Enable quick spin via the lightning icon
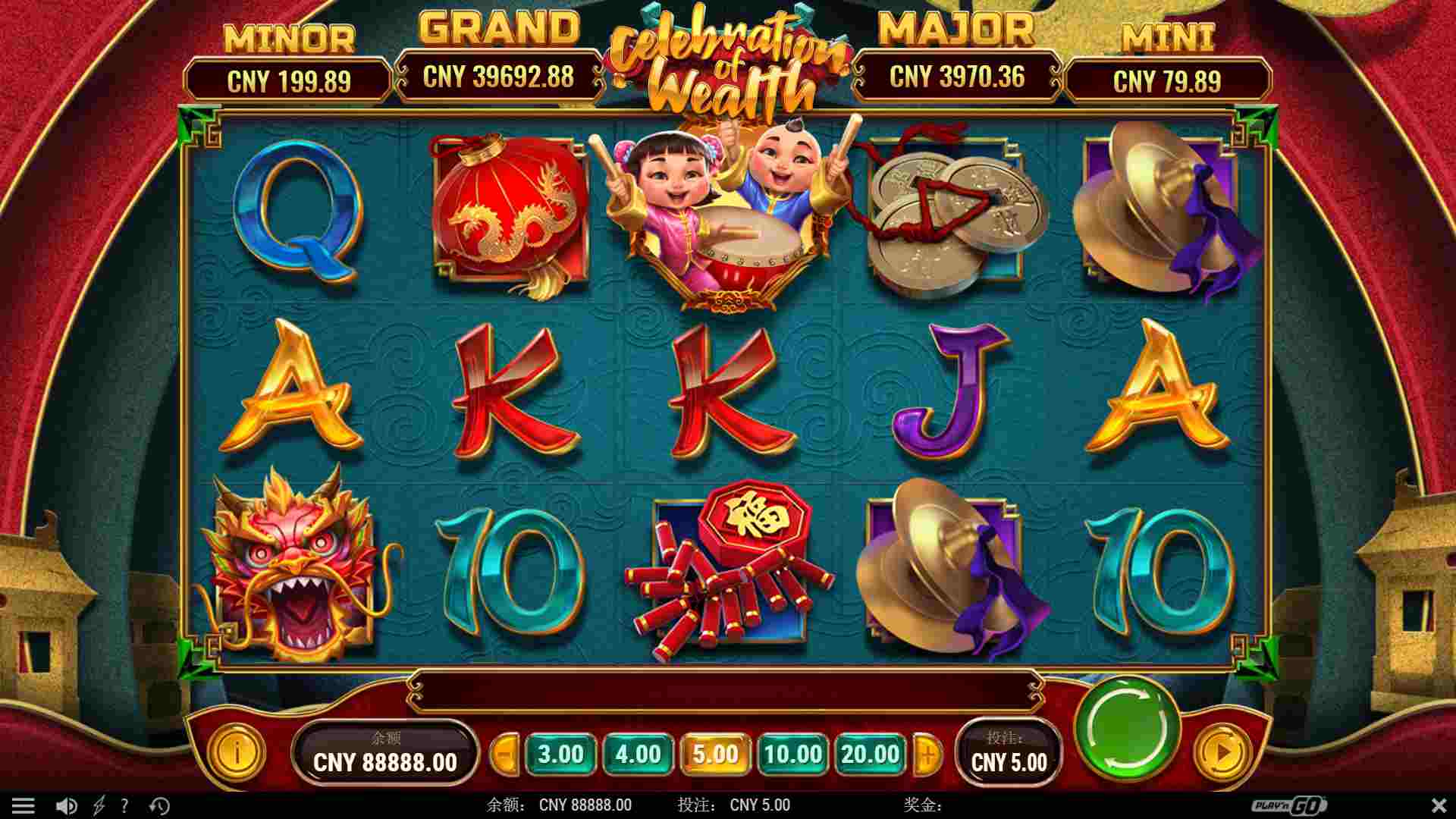 pyautogui.click(x=99, y=805)
